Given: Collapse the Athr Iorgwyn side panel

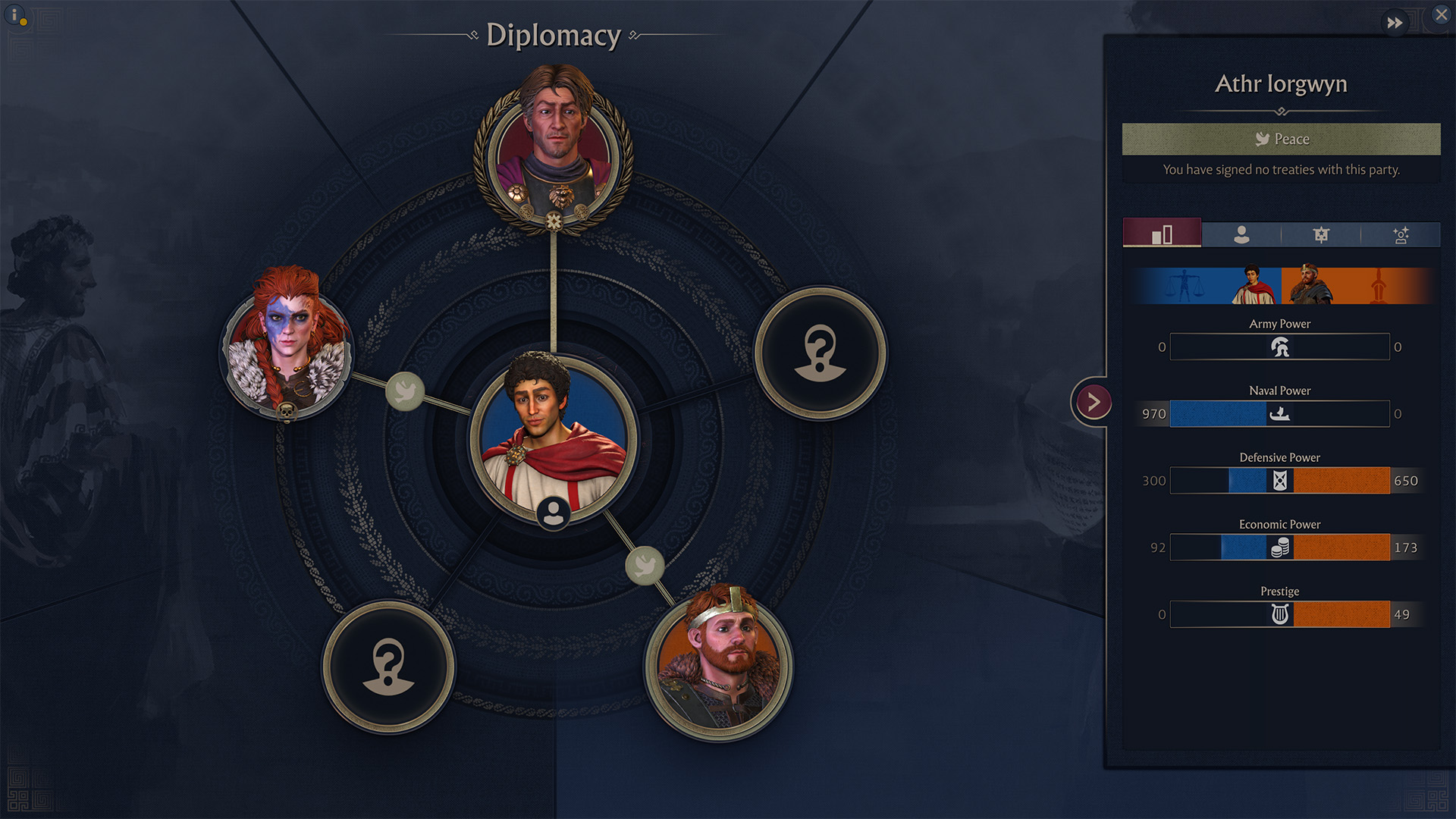Looking at the screenshot, I should [1093, 402].
